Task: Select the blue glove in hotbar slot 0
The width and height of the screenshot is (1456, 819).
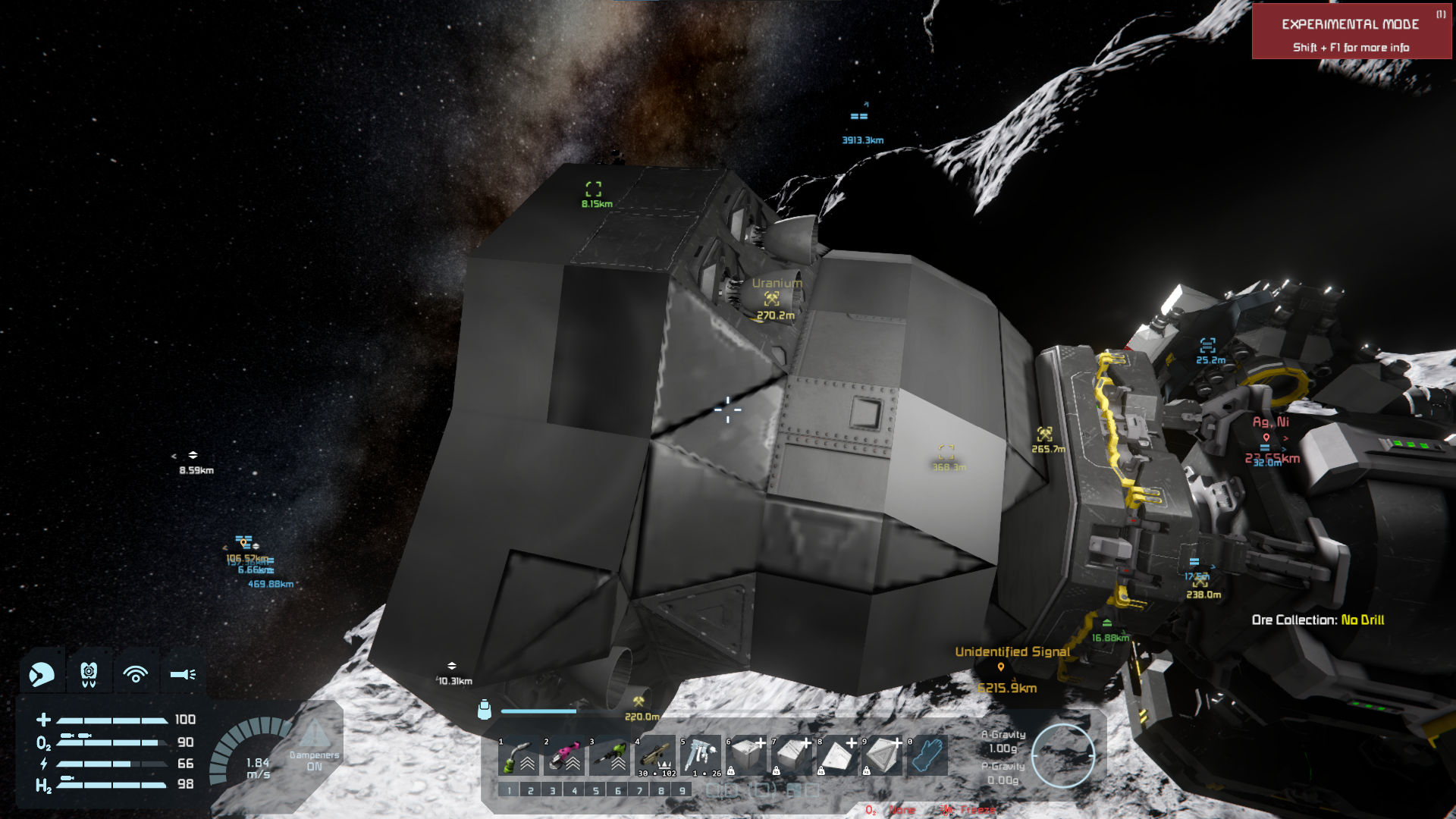Action: pos(927,755)
